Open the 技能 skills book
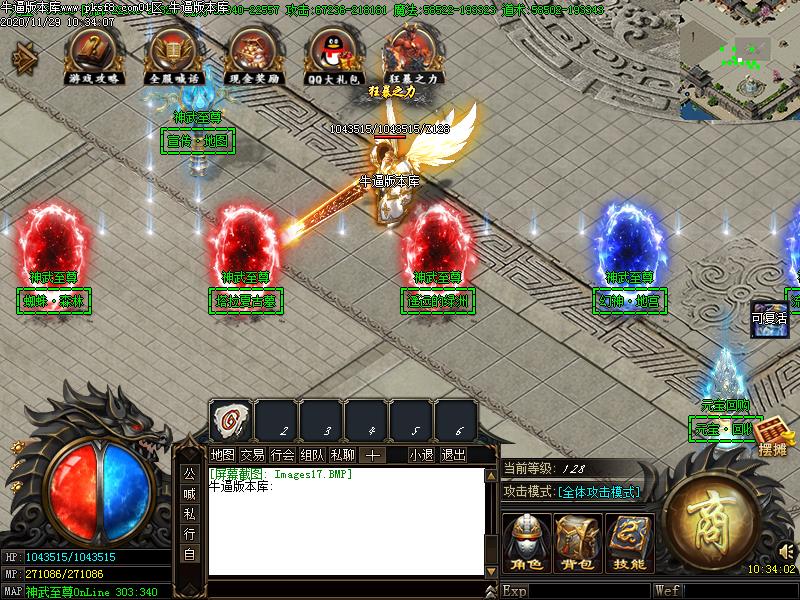The image size is (800, 600). pyautogui.click(x=630, y=543)
